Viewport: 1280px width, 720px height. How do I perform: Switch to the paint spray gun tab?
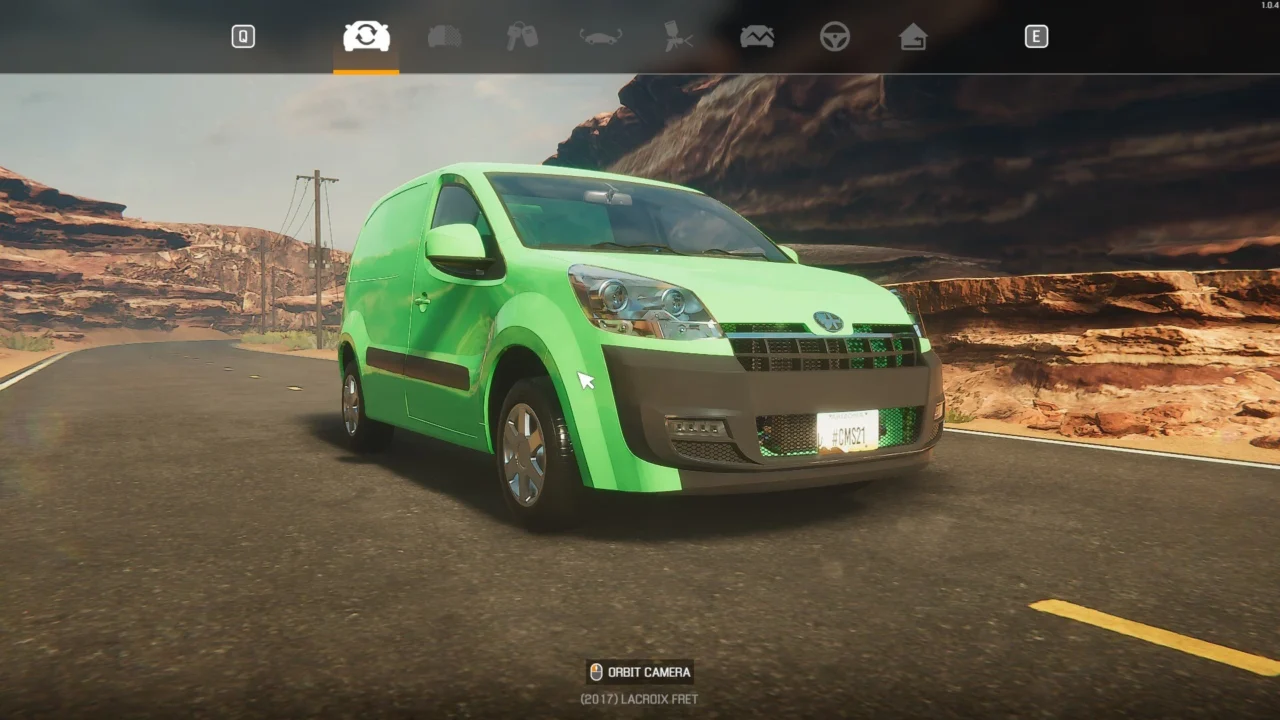coord(678,37)
